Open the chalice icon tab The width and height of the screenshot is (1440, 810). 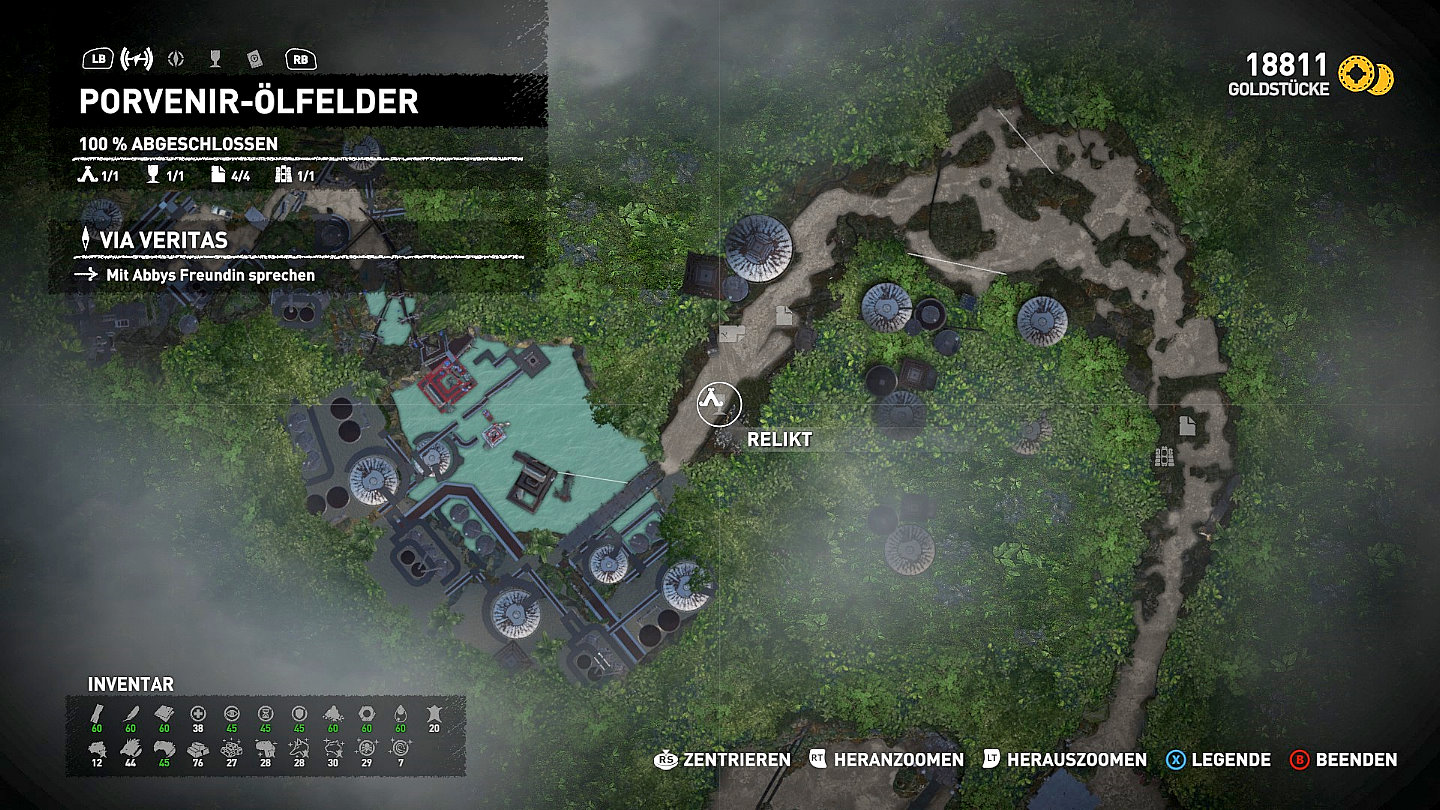click(x=215, y=59)
